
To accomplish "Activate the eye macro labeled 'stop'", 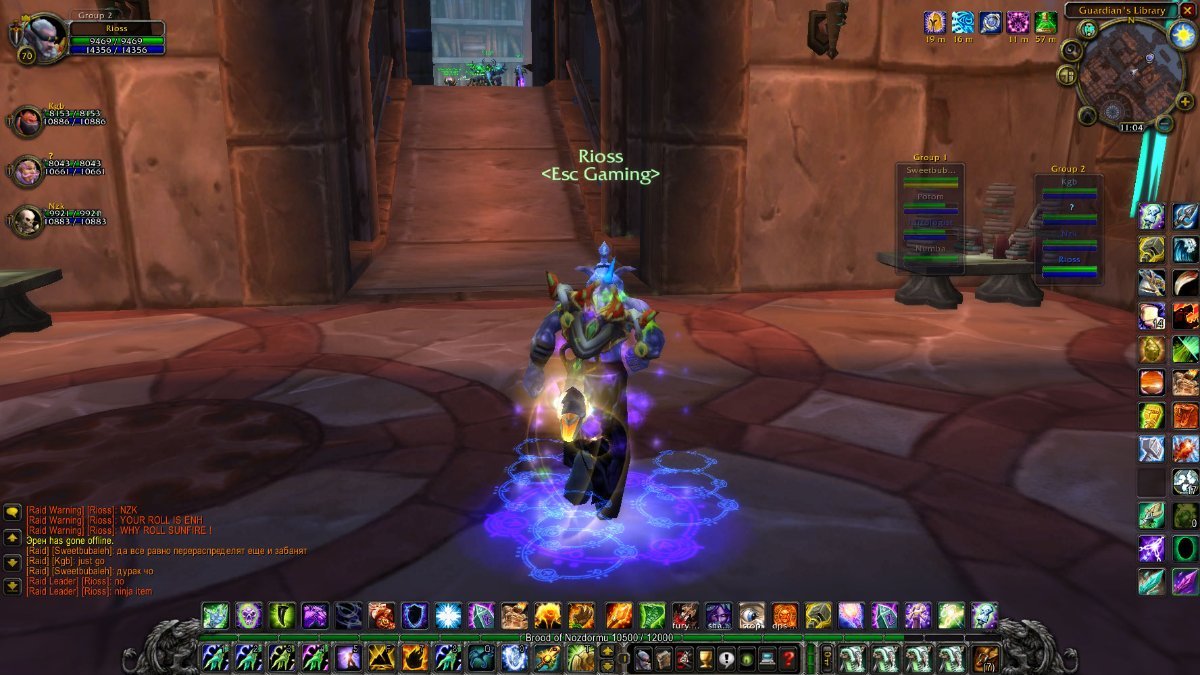I will coord(752,616).
